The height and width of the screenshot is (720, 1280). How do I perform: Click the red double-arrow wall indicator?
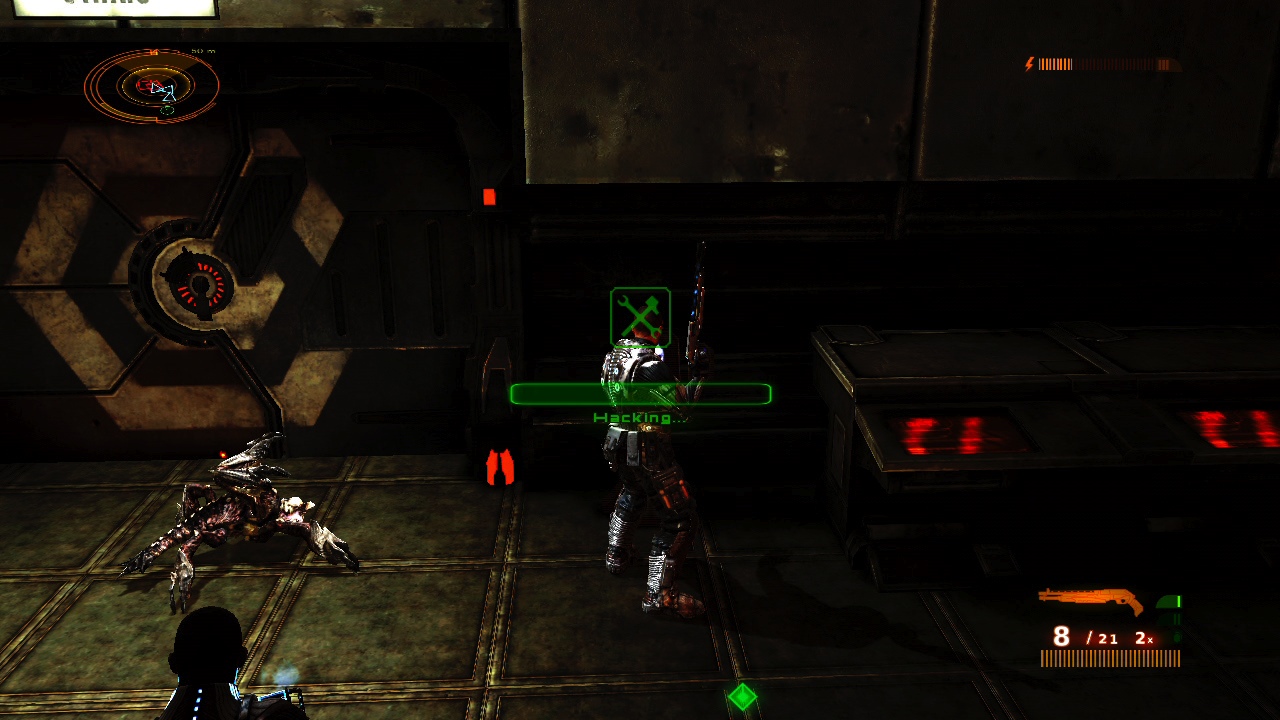pyautogui.click(x=501, y=465)
